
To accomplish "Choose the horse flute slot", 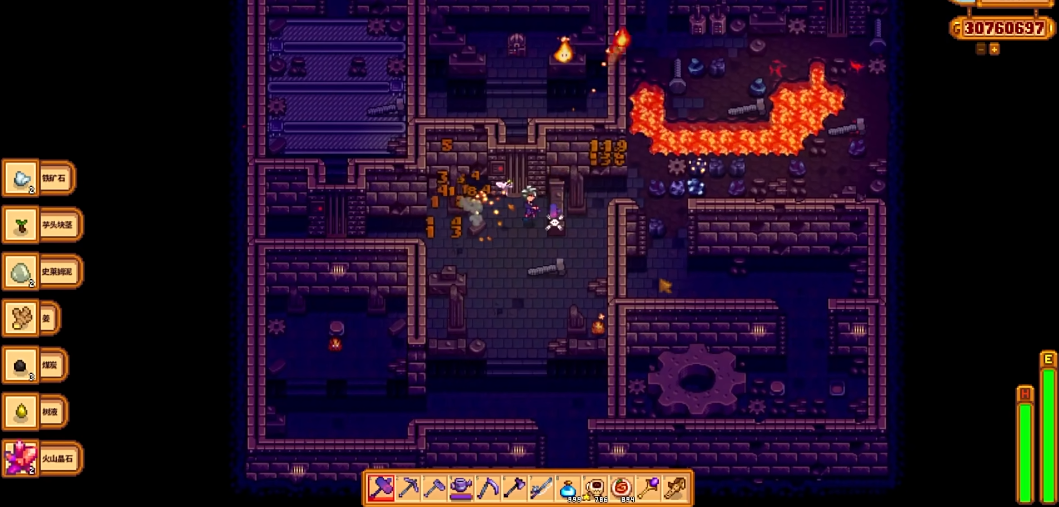I will click(675, 488).
